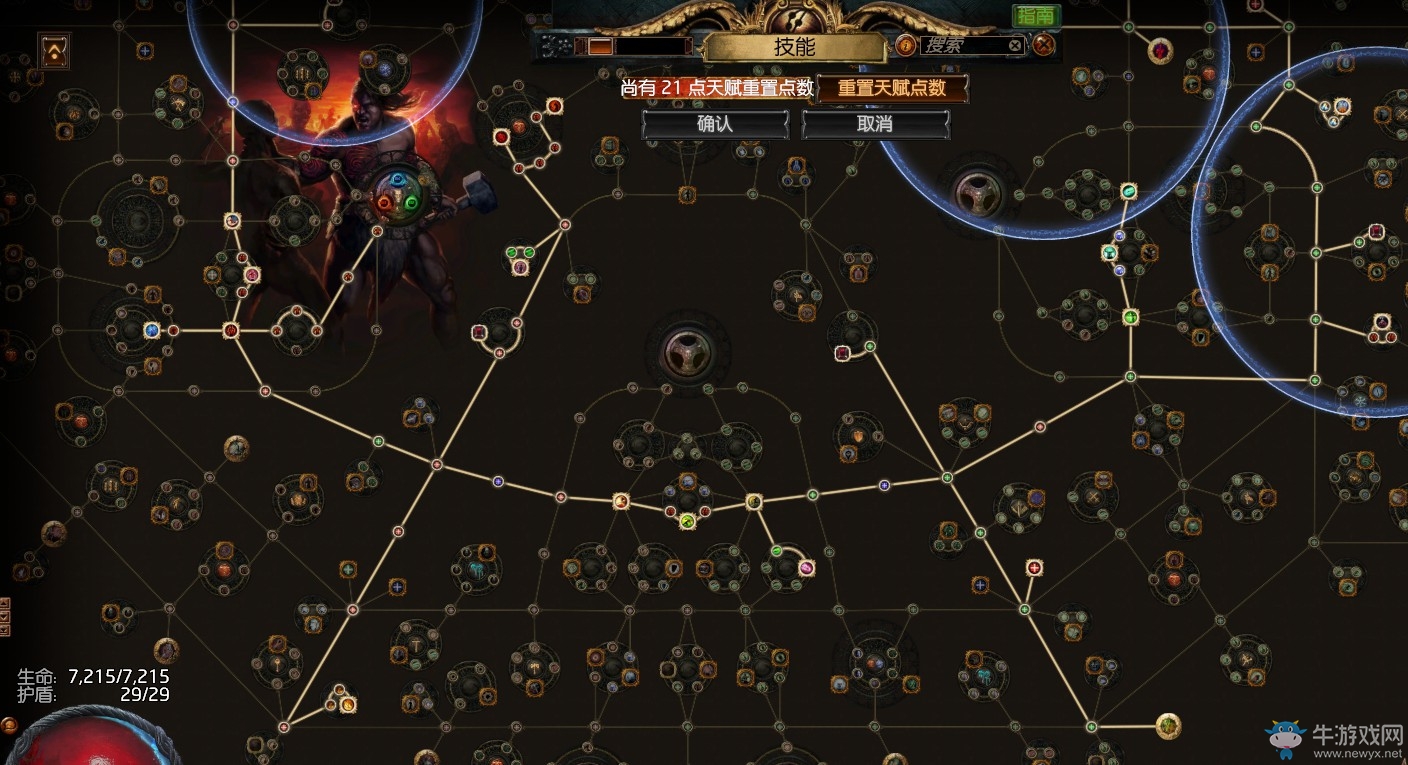Close the passive skill tree window
This screenshot has width=1408, height=765.
(x=1044, y=45)
